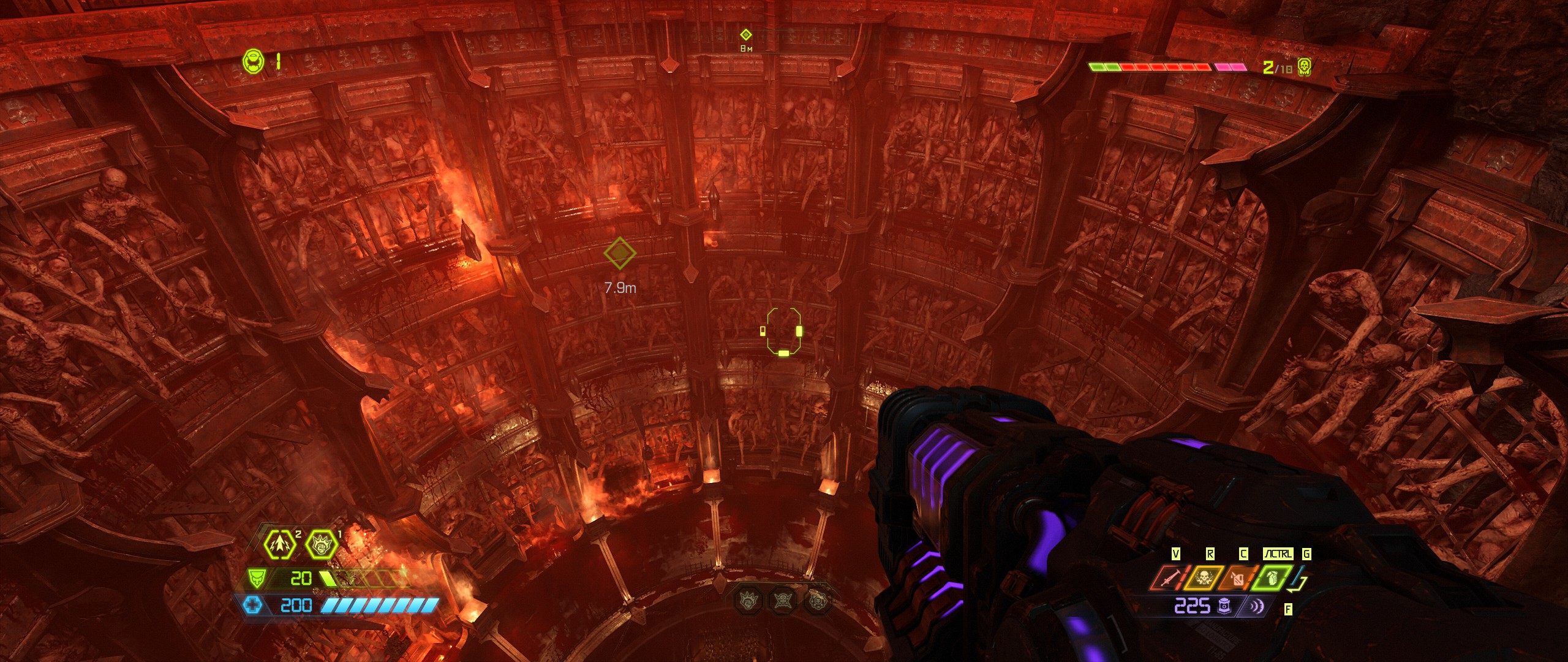1568x662 pixels.
Task: Click the purple crescent weapon mod icon
Action: pos(1256,606)
